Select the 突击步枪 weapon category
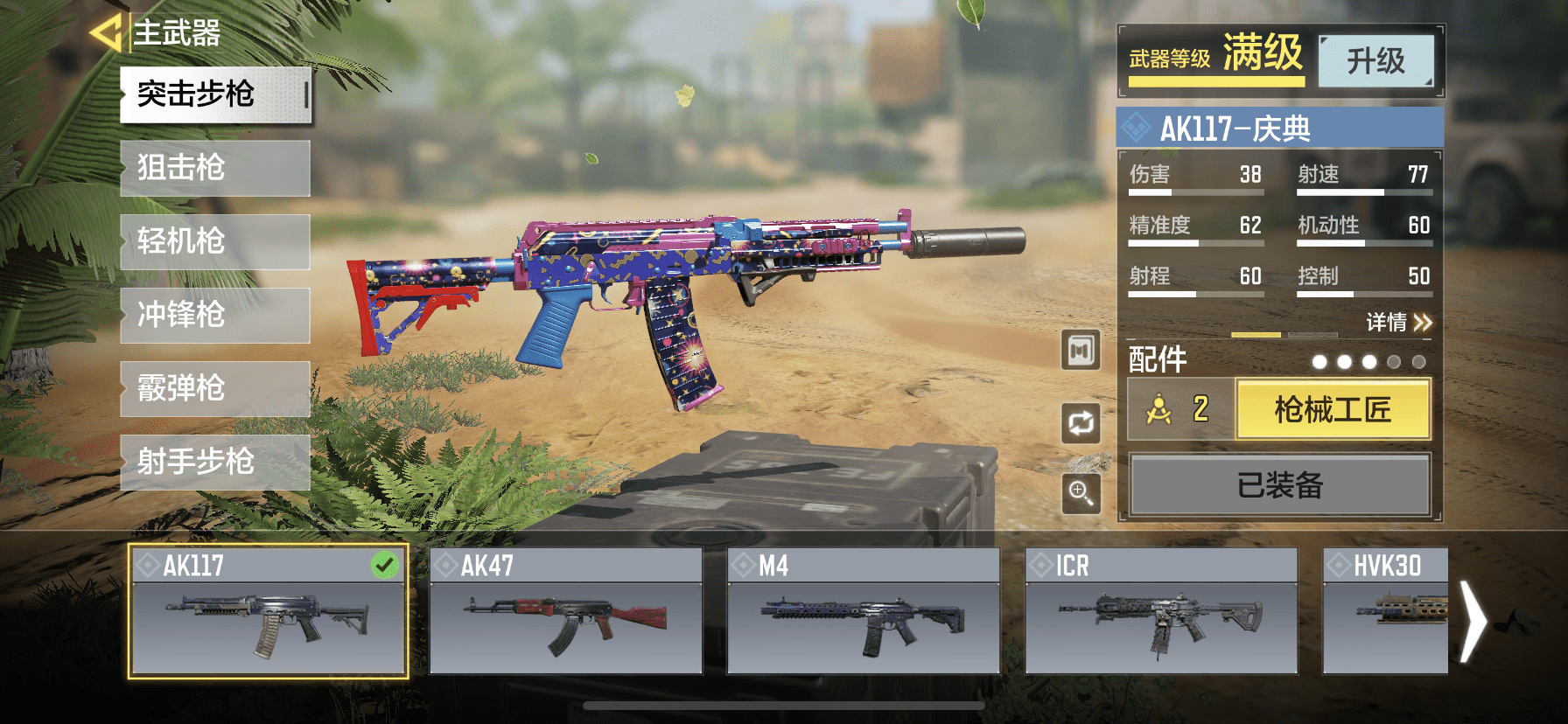This screenshot has height=724, width=1568. click(215, 94)
